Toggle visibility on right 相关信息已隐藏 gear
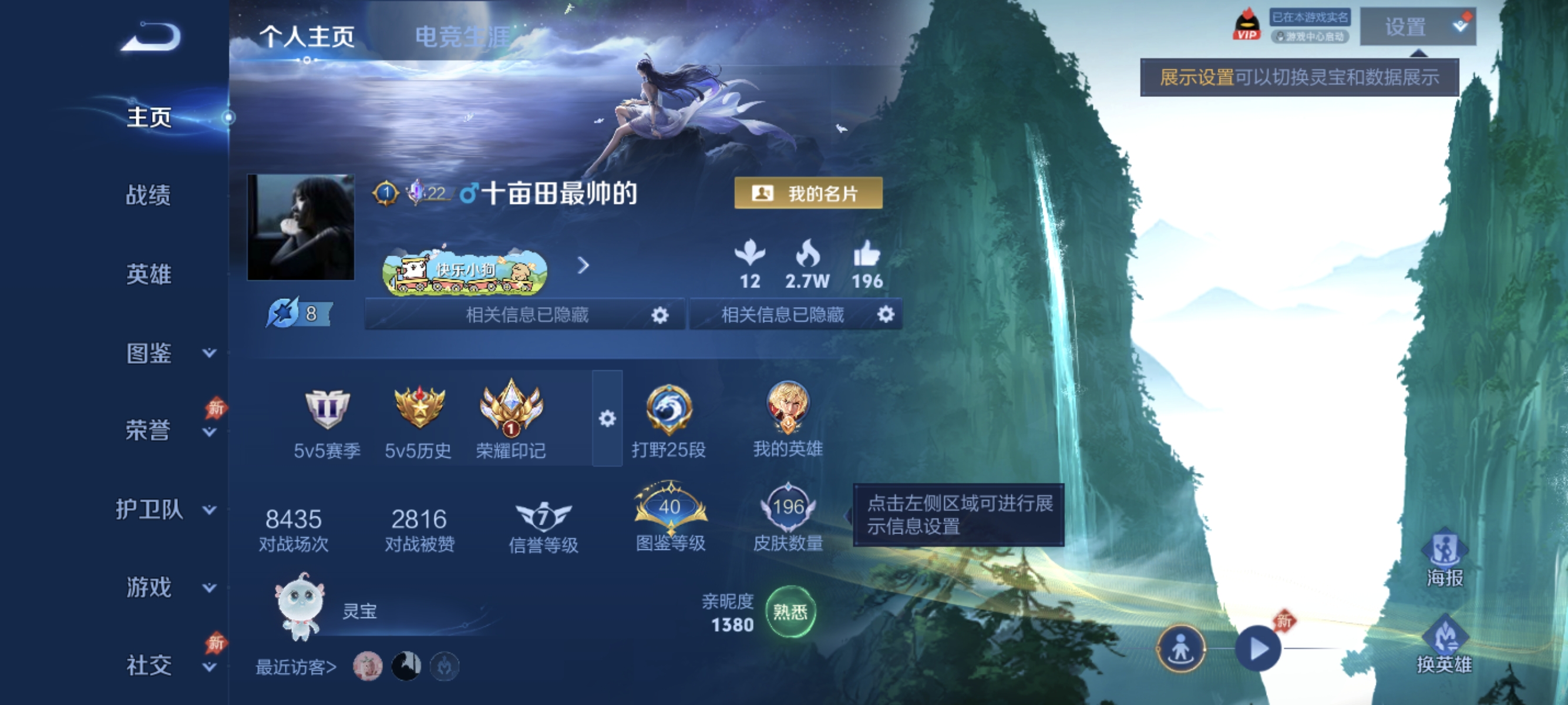 886,315
